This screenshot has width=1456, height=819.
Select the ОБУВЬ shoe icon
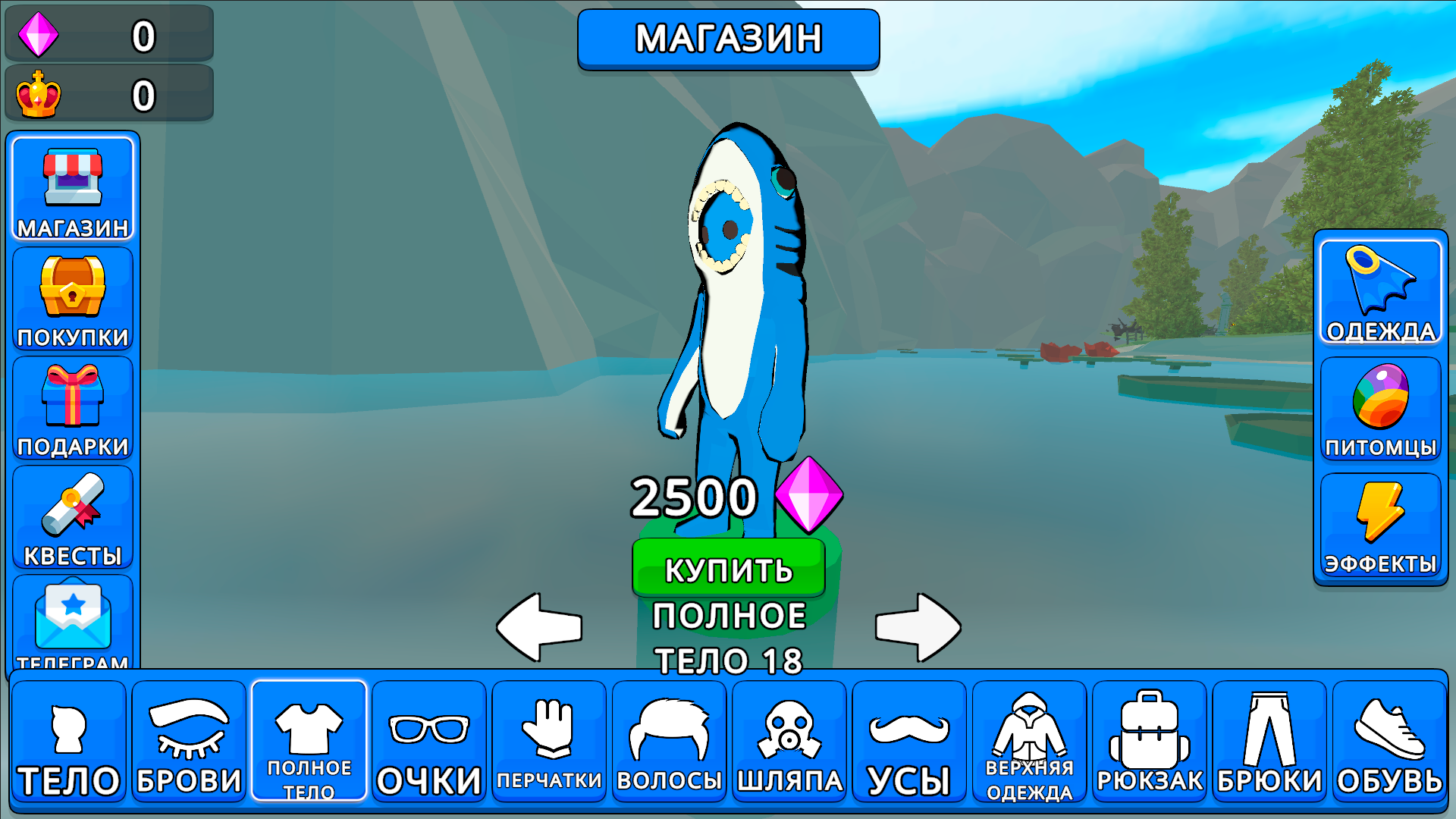1390,739
